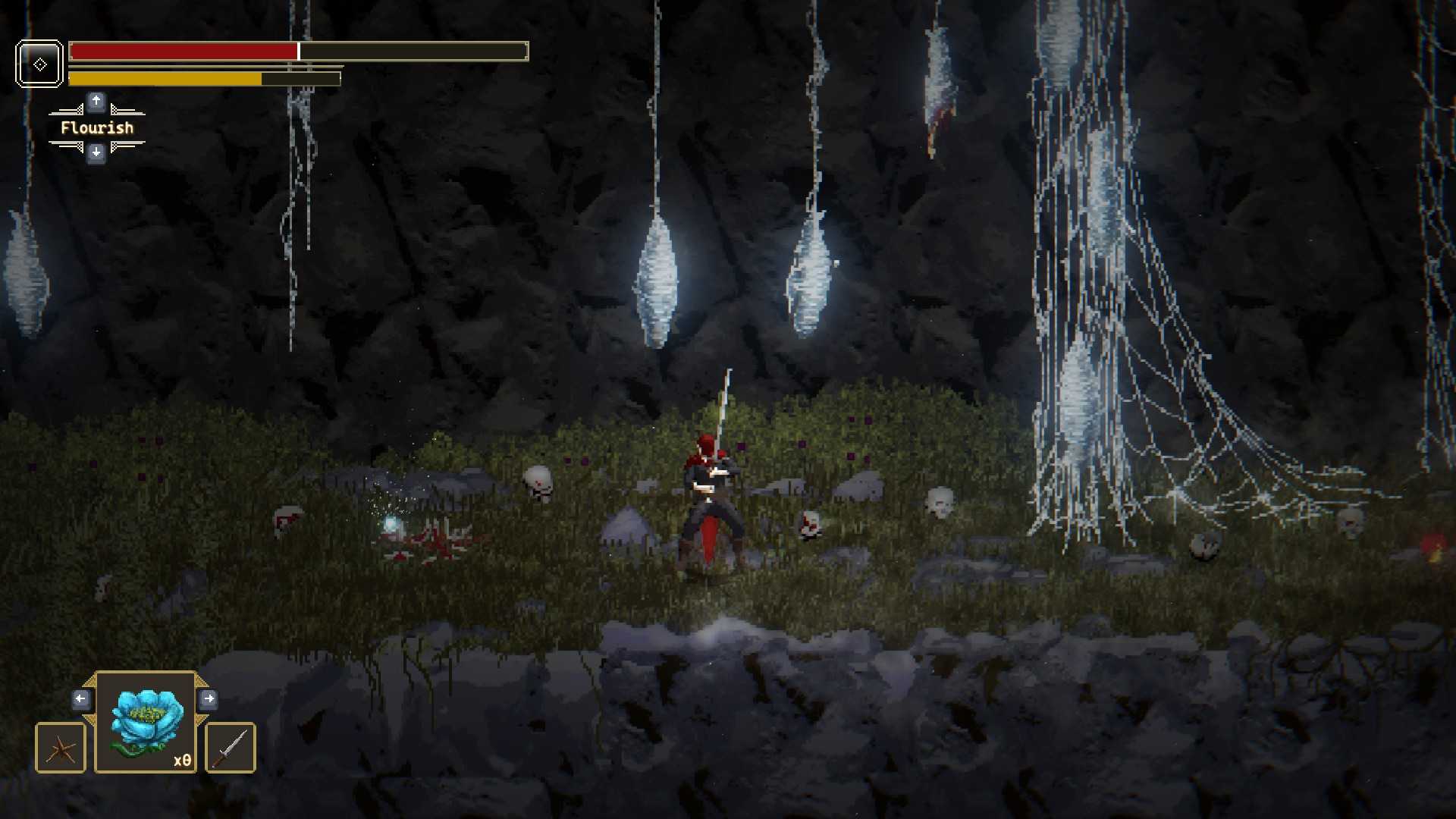Select the blue flower item slot

coord(146,722)
